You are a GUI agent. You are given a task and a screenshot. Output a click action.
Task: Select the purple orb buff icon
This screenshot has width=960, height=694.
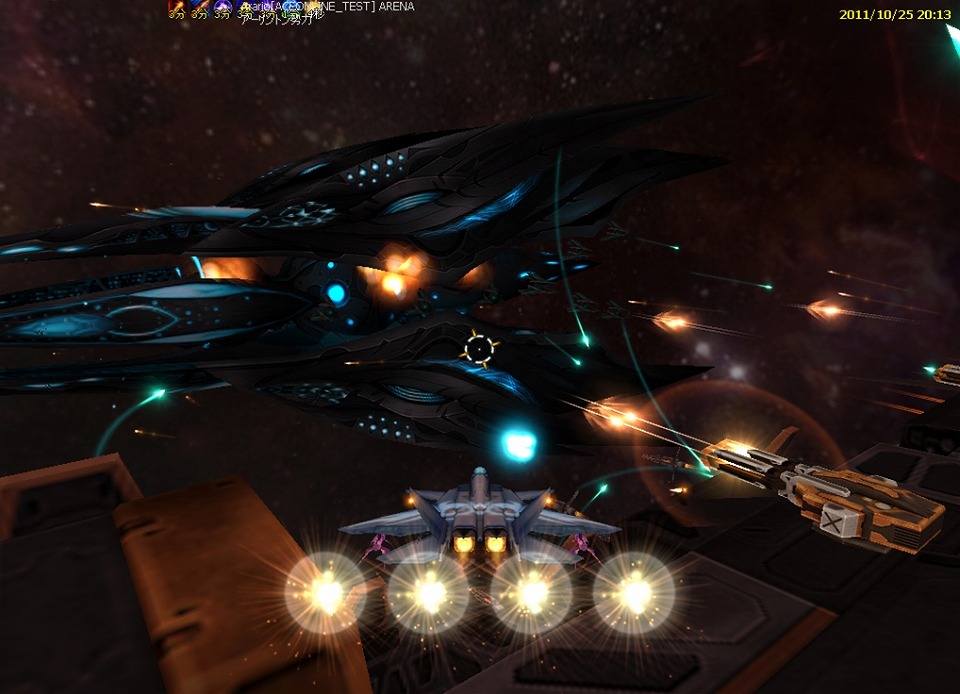tap(223, 7)
